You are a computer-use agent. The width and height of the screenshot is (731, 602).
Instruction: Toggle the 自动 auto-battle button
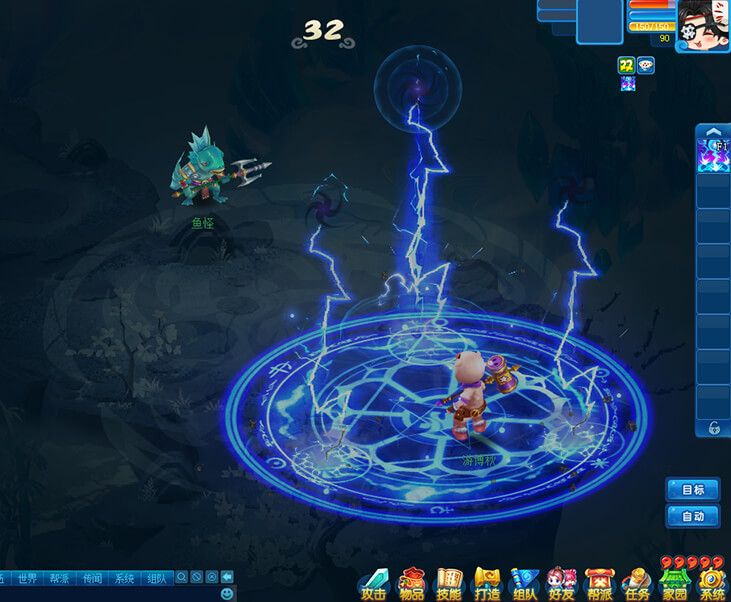693,517
